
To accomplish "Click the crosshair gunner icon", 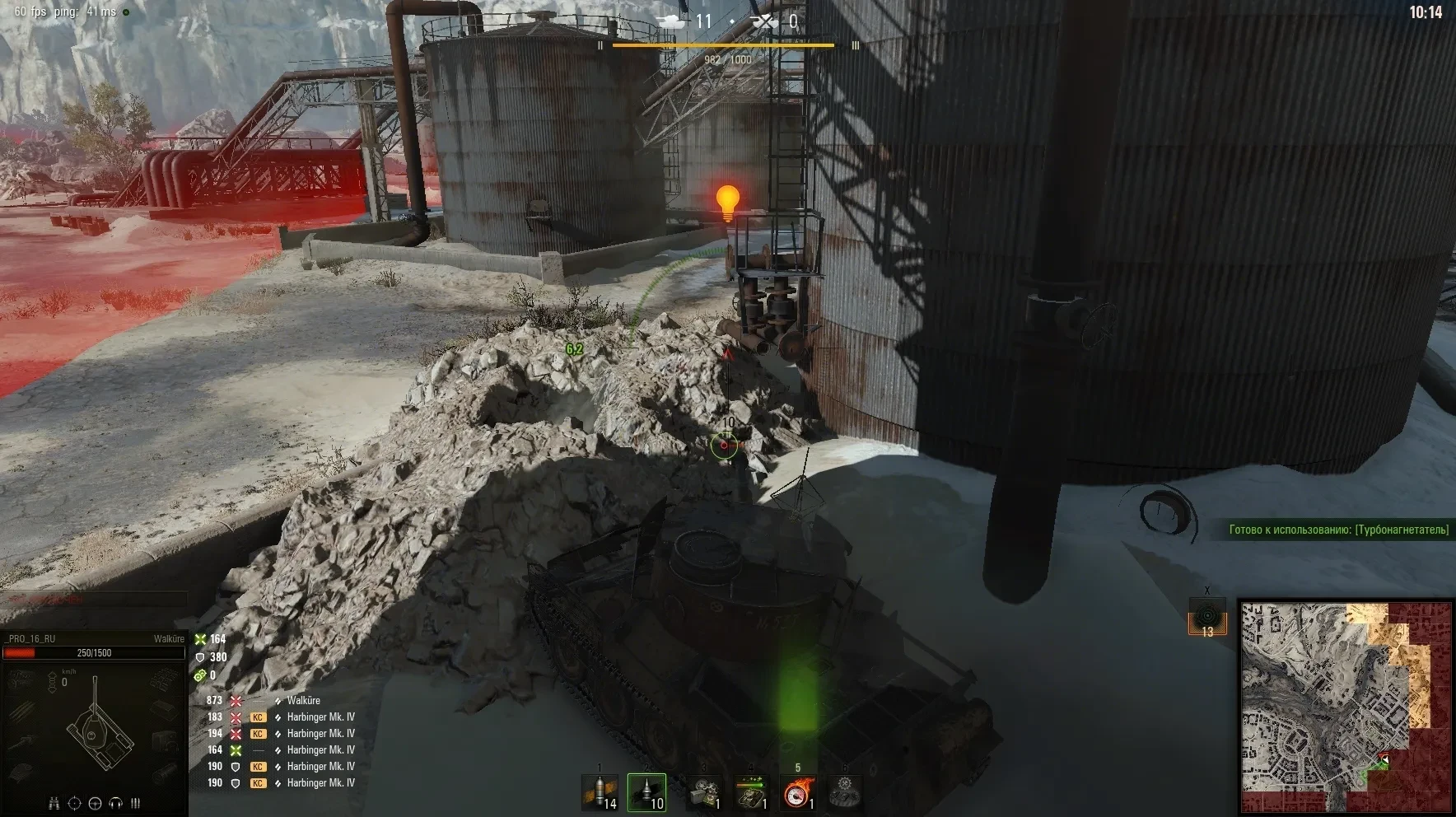I will pos(75,803).
